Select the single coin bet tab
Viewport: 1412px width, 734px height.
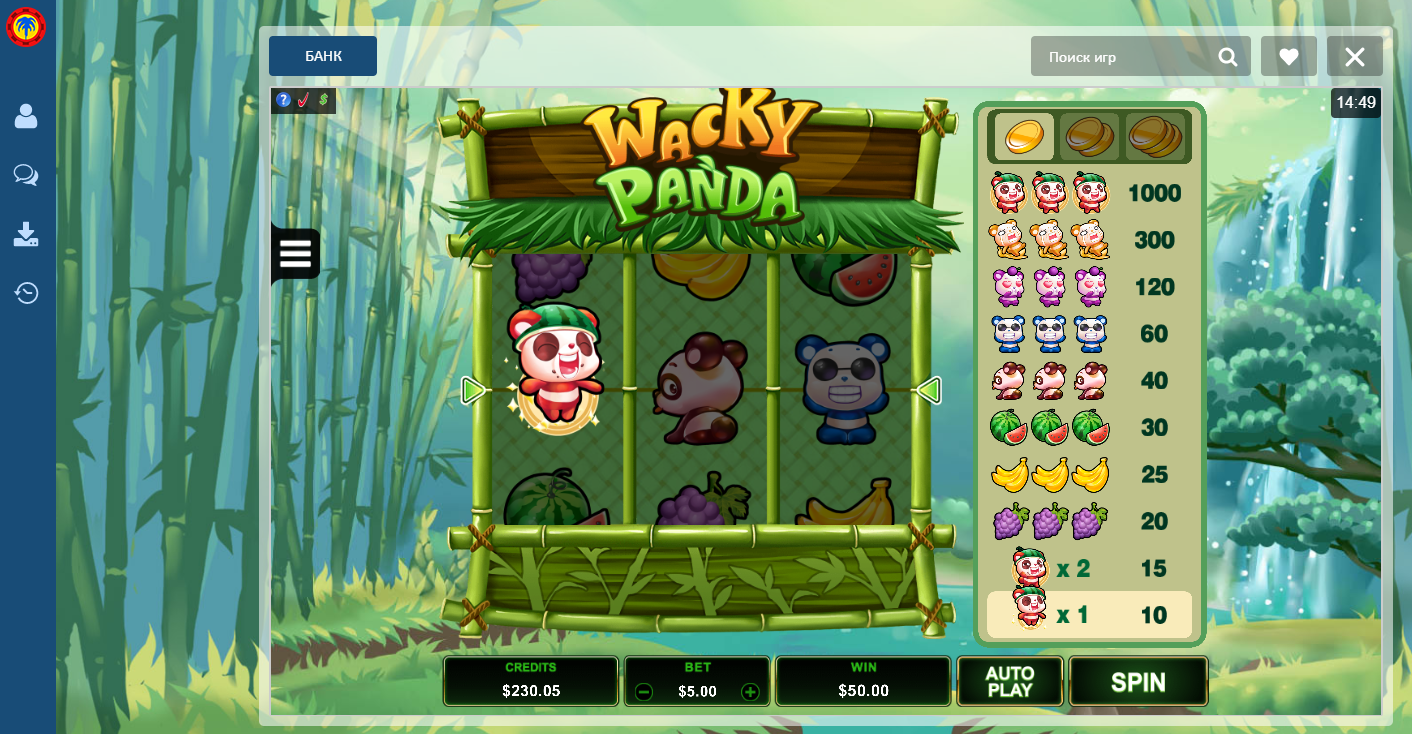pyautogui.click(x=1023, y=136)
